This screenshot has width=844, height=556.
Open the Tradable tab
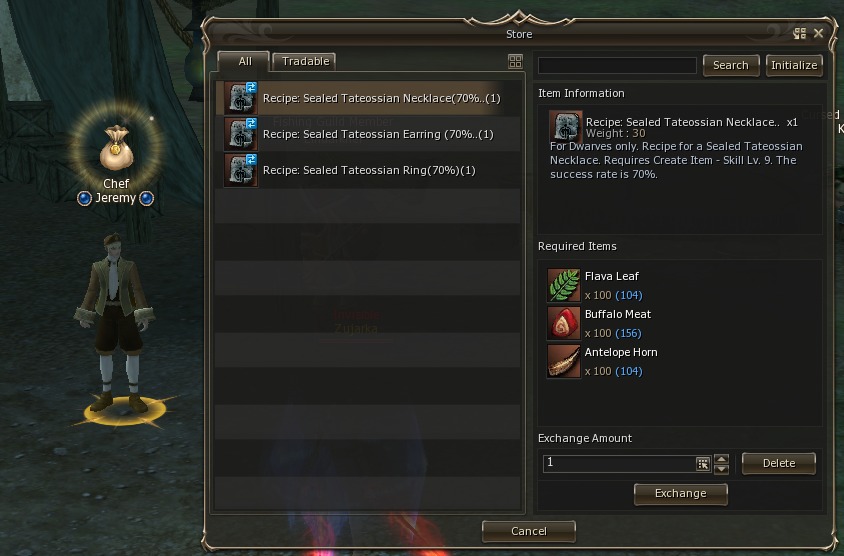point(305,61)
